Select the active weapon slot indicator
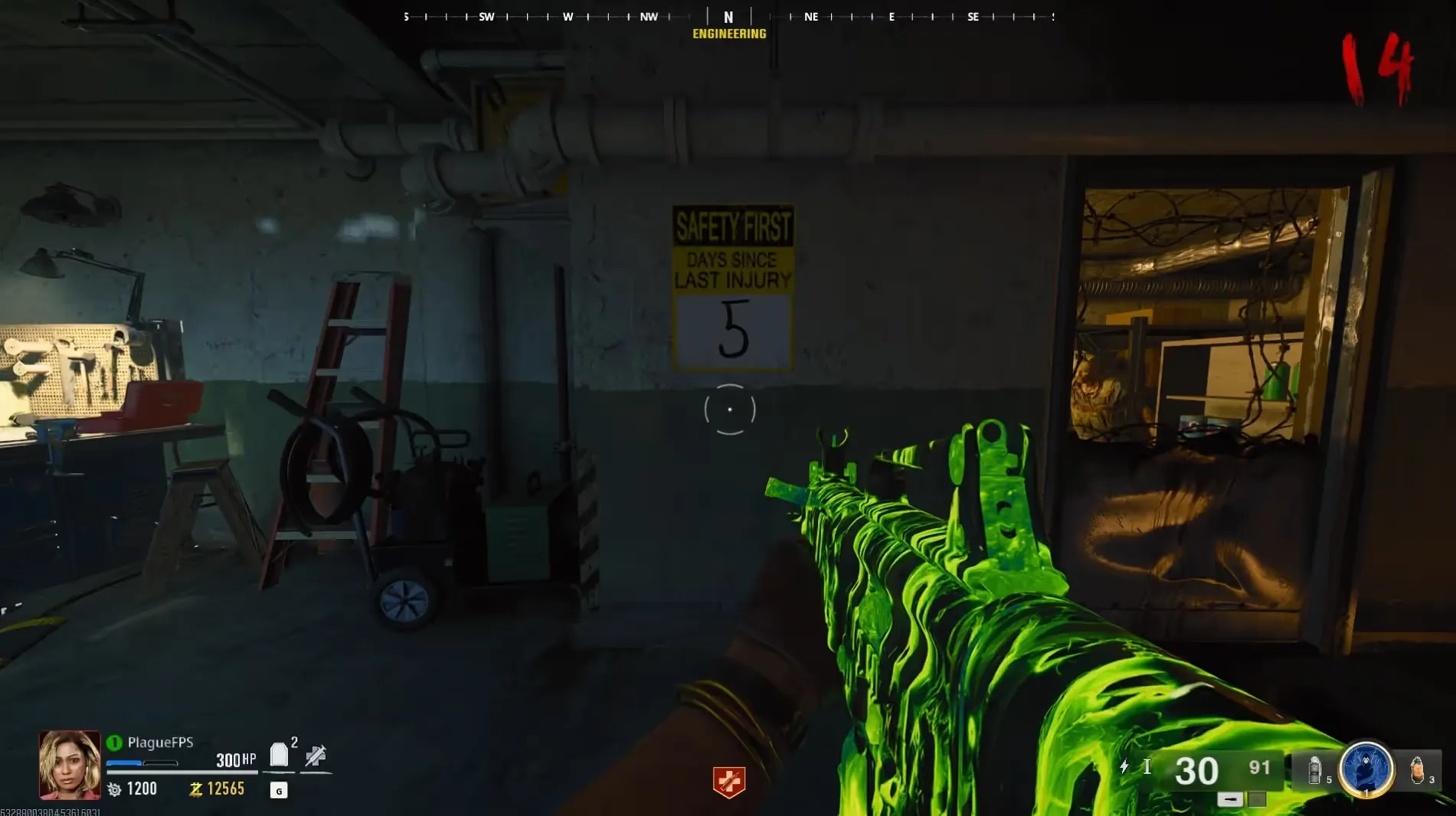This screenshot has height=816, width=1456. (x=1230, y=800)
